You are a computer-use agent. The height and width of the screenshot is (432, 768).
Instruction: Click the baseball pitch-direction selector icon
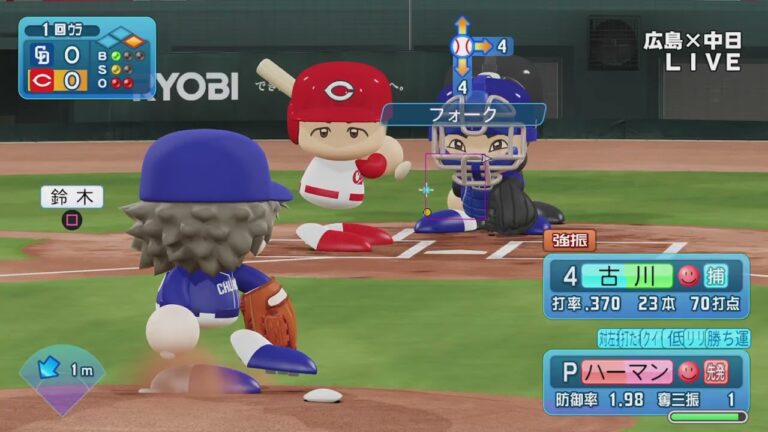[461, 46]
